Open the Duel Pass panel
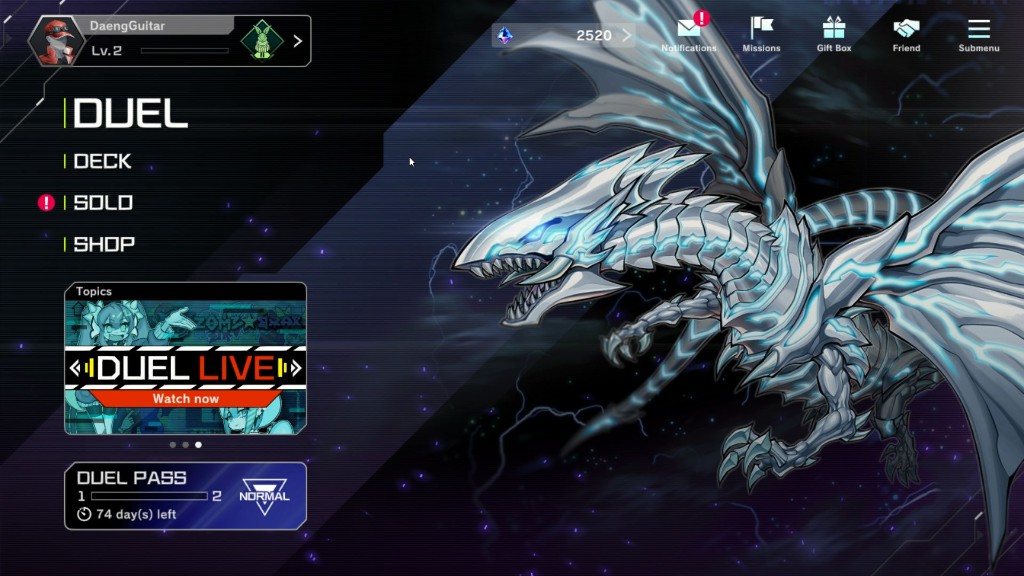Viewport: 1024px width, 576px height. (185, 495)
